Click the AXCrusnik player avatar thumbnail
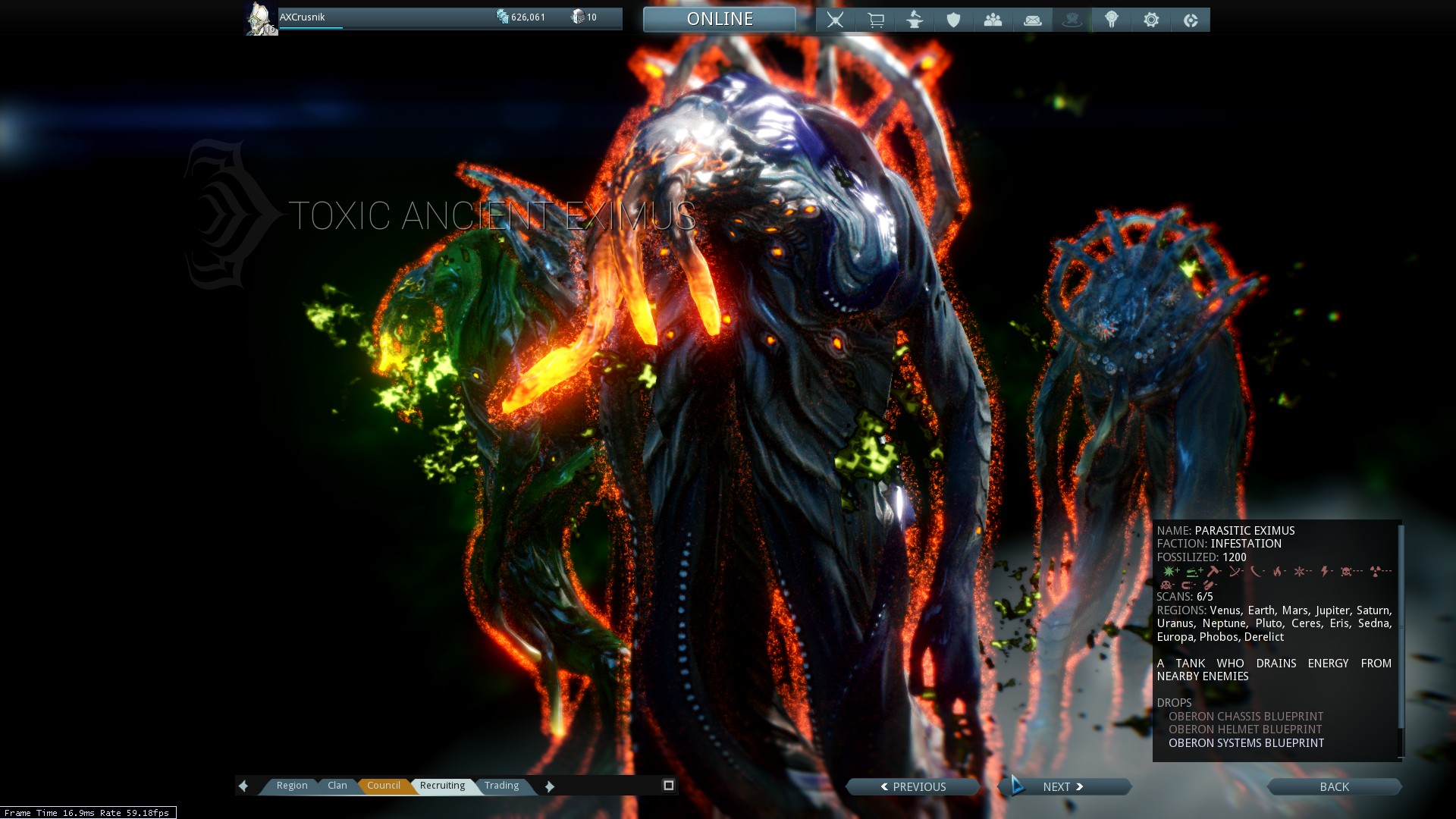 point(261,18)
